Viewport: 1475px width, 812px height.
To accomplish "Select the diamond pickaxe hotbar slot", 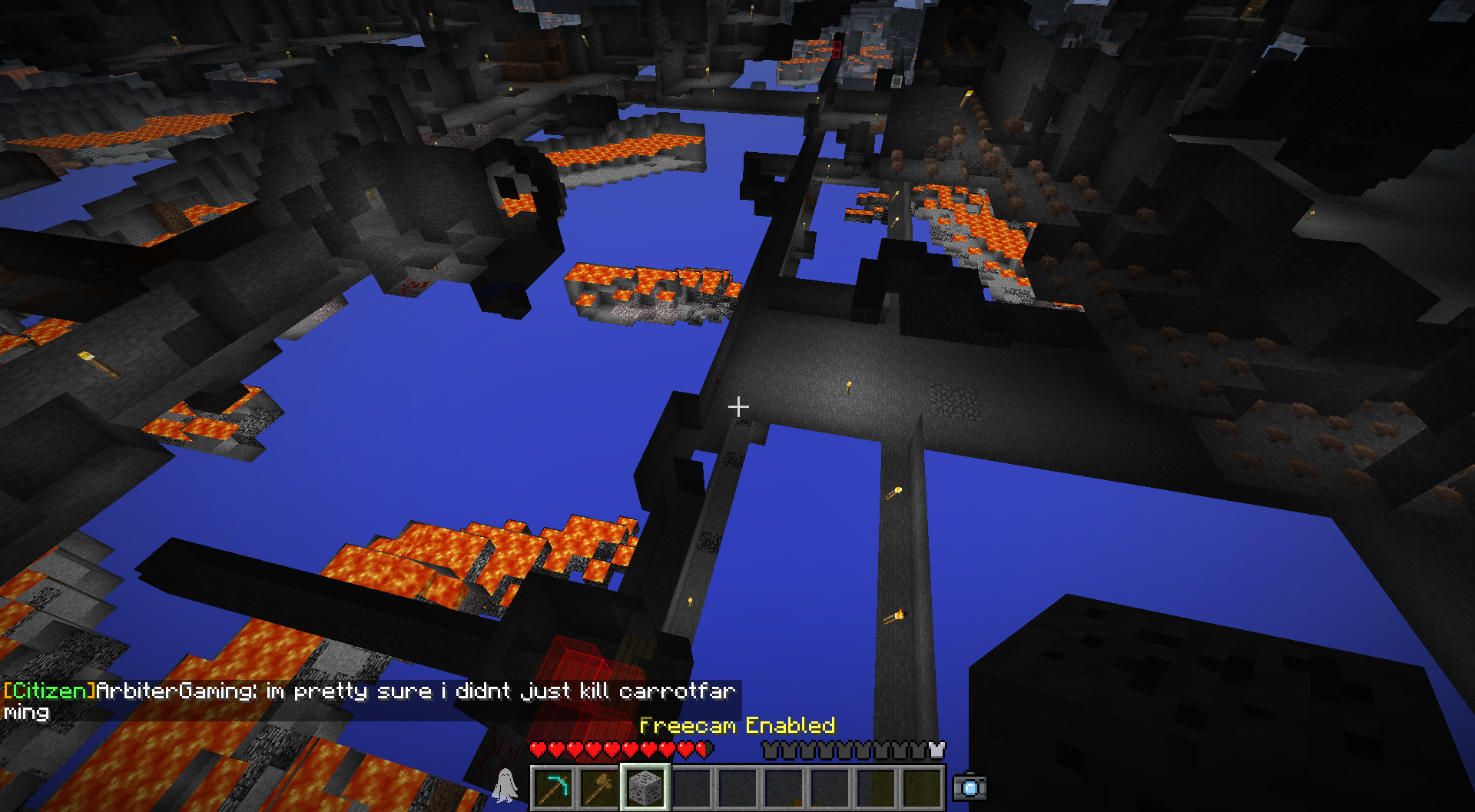I will click(553, 787).
